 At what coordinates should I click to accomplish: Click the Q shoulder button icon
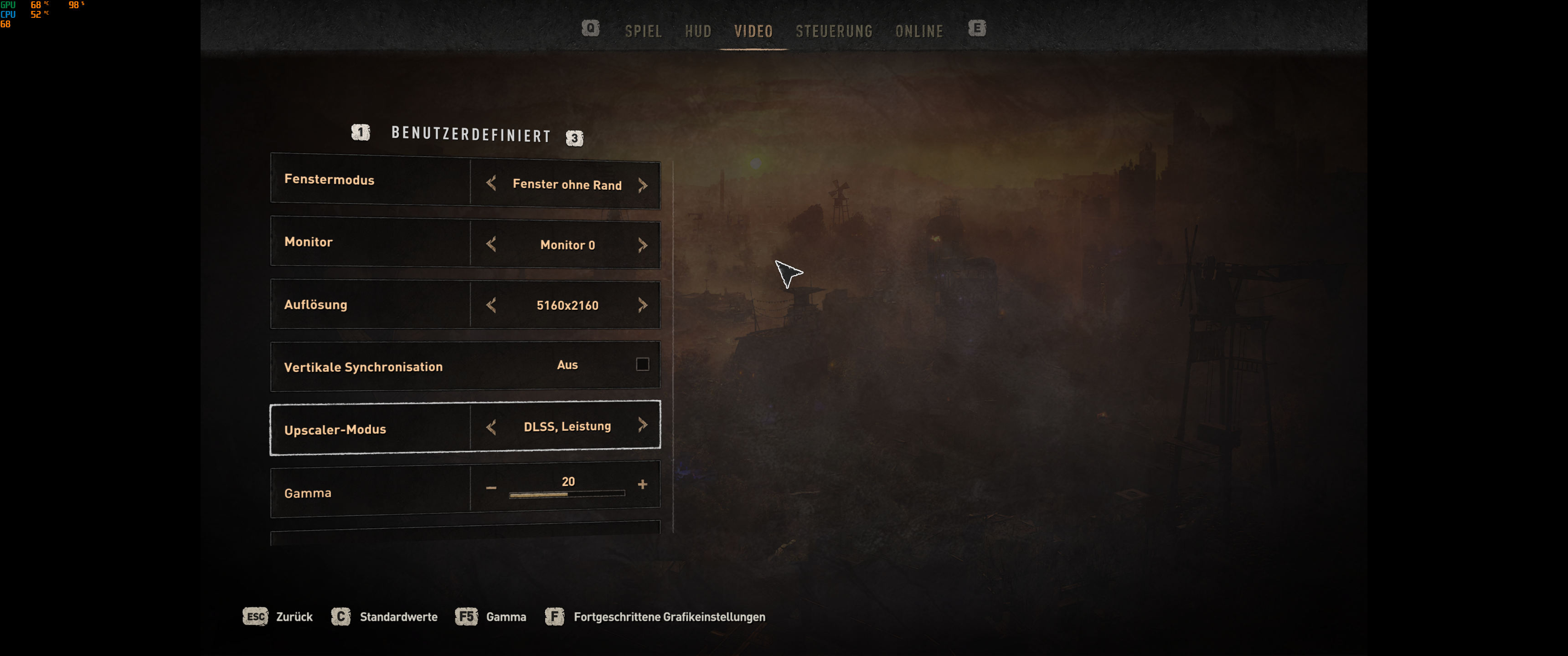(589, 28)
